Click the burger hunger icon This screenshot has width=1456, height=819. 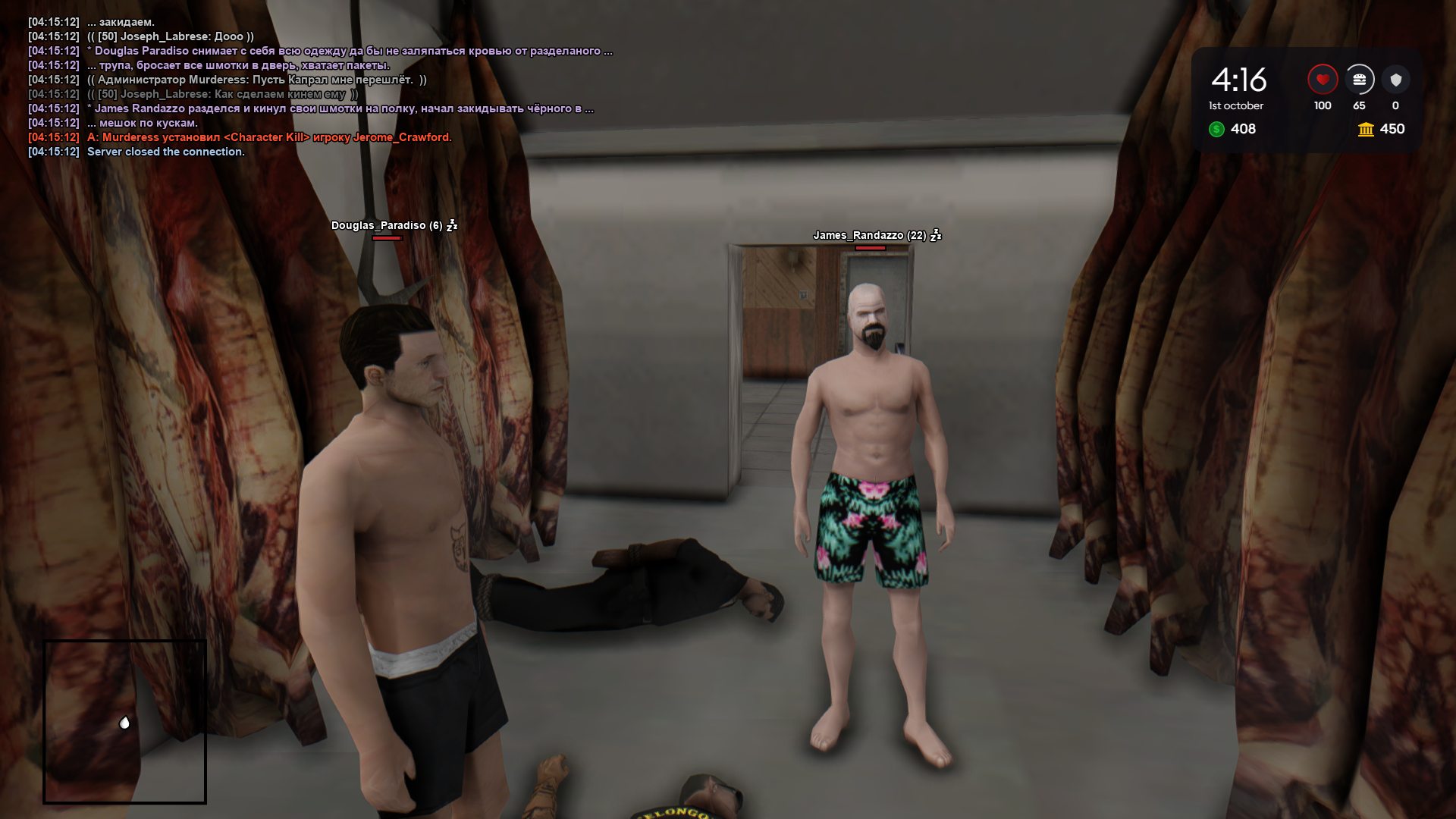tap(1359, 80)
